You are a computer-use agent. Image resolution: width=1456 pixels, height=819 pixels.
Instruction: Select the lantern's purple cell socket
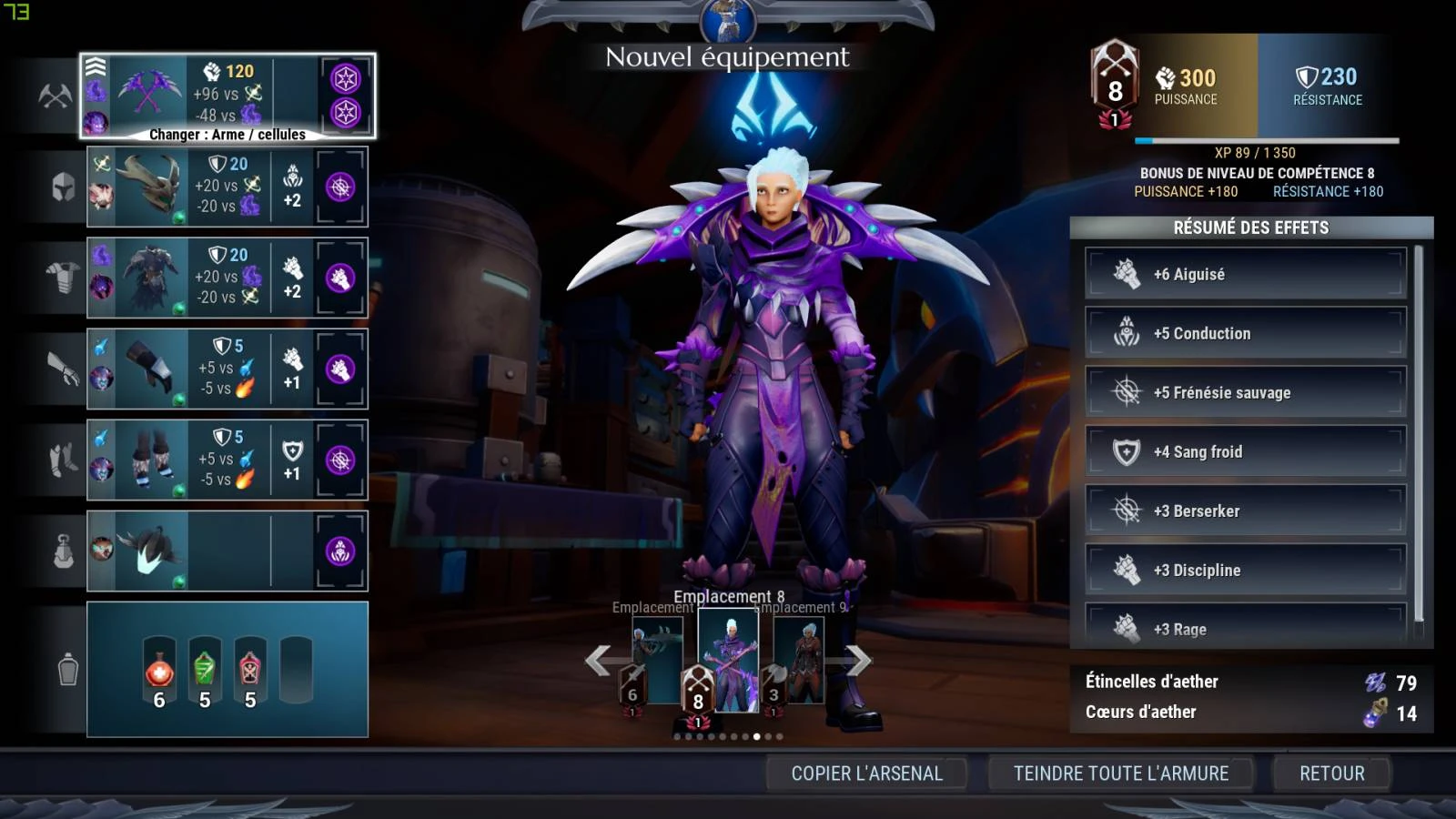(x=340, y=551)
